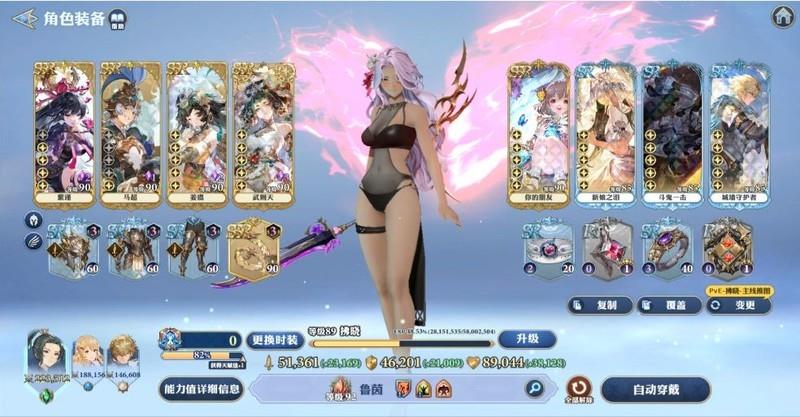
Task: Select the 城墙守护者 card
Action: click(738, 134)
